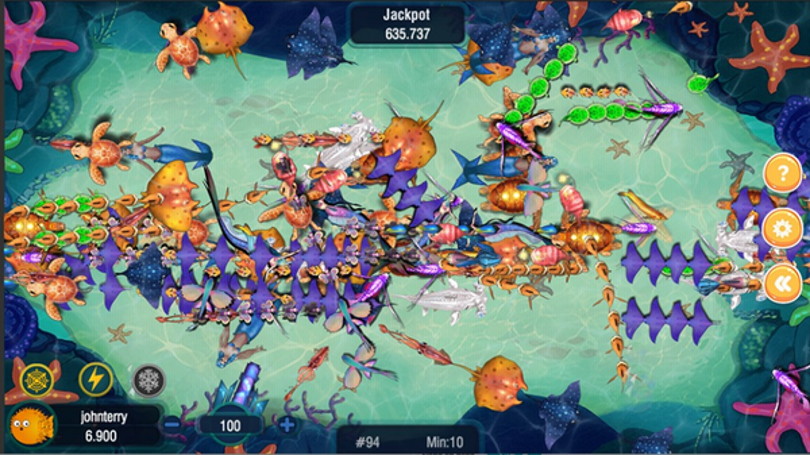
Task: Activate the lightning bolt skill
Action: click(x=93, y=379)
